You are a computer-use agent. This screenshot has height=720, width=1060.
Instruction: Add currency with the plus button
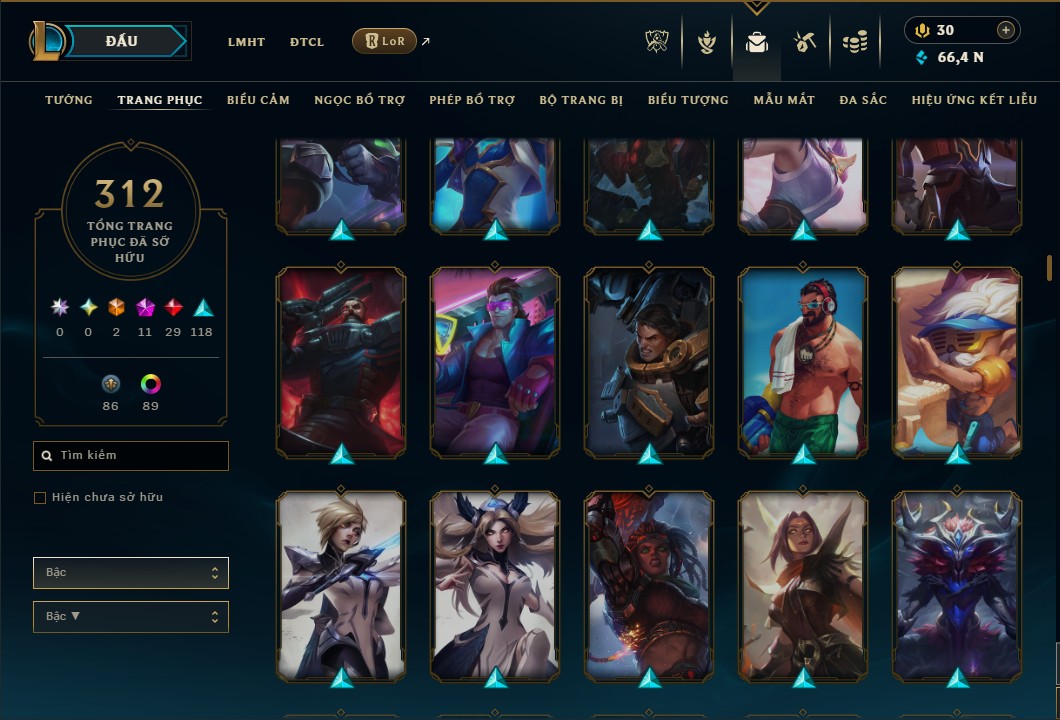click(1005, 30)
